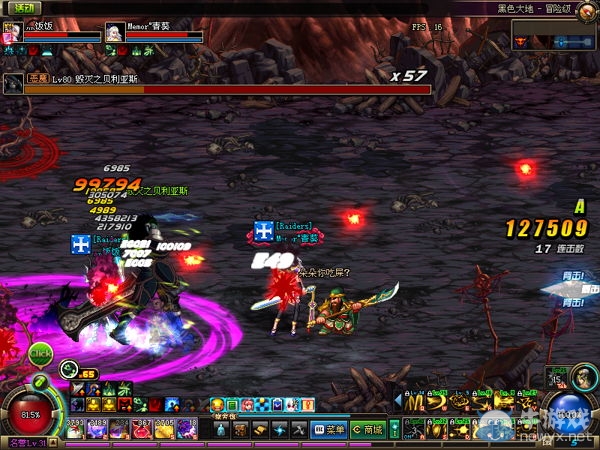This screenshot has height=450, width=600.
Task: Select party member 青葵's portrait
Action: click(x=115, y=32)
